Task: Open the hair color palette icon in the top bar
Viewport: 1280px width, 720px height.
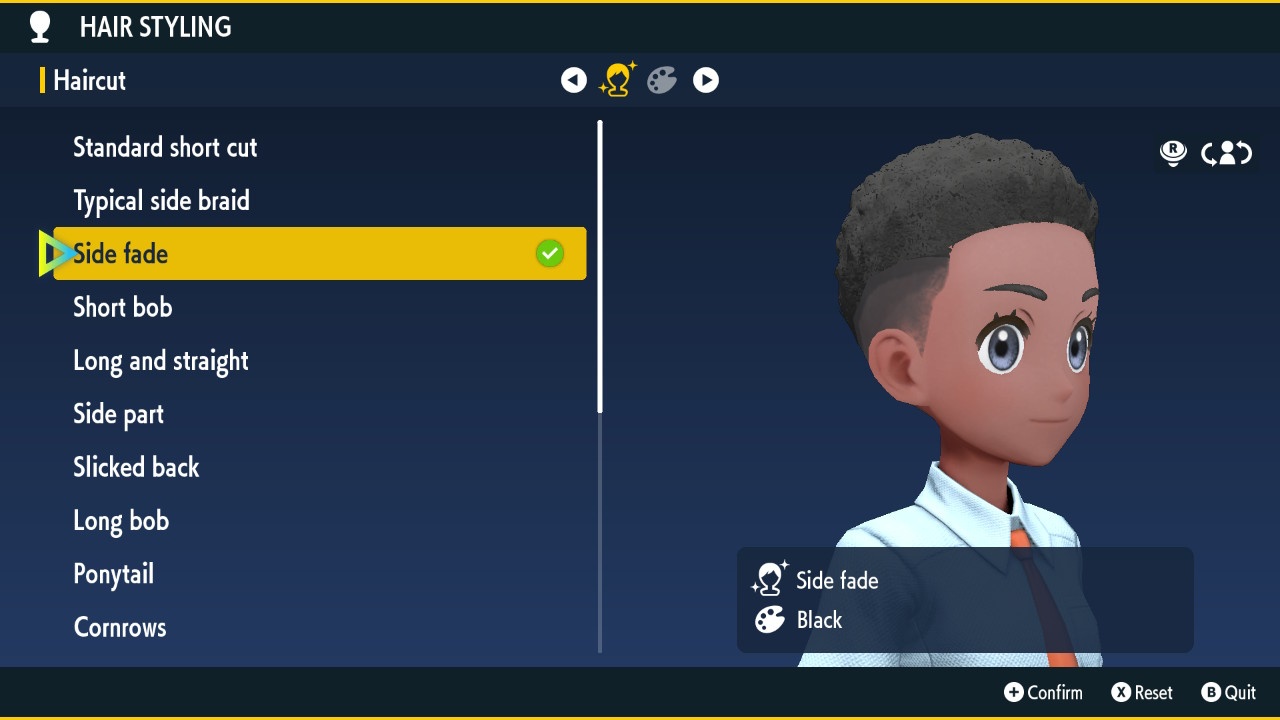Action: 661,80
